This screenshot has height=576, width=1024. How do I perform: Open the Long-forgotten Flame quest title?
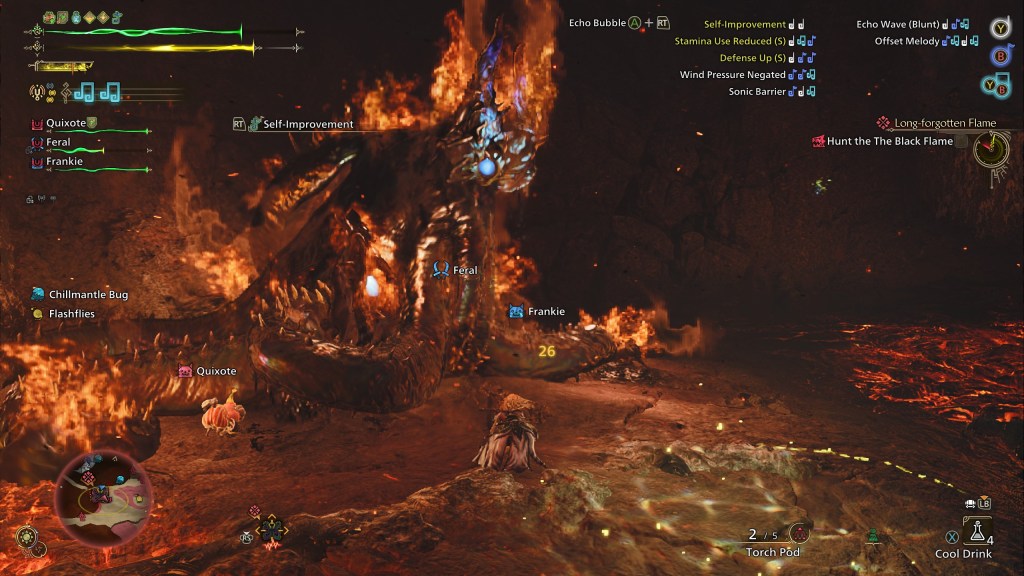coord(944,123)
